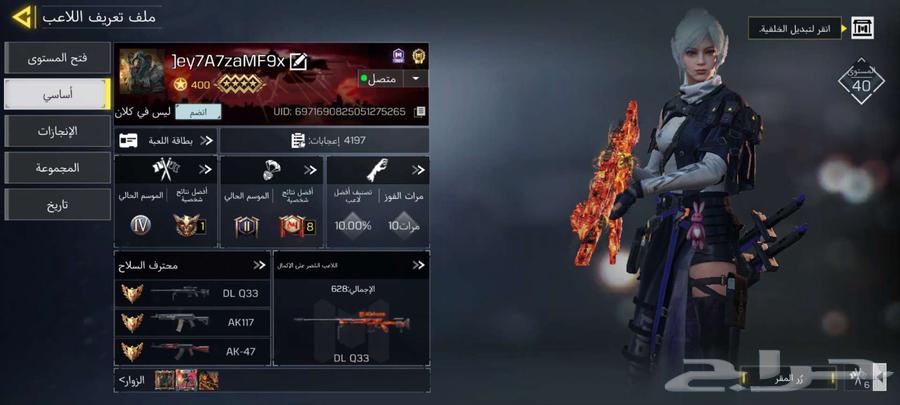
Task: Open بطاقة اللعبة game card
Action: 165,141
